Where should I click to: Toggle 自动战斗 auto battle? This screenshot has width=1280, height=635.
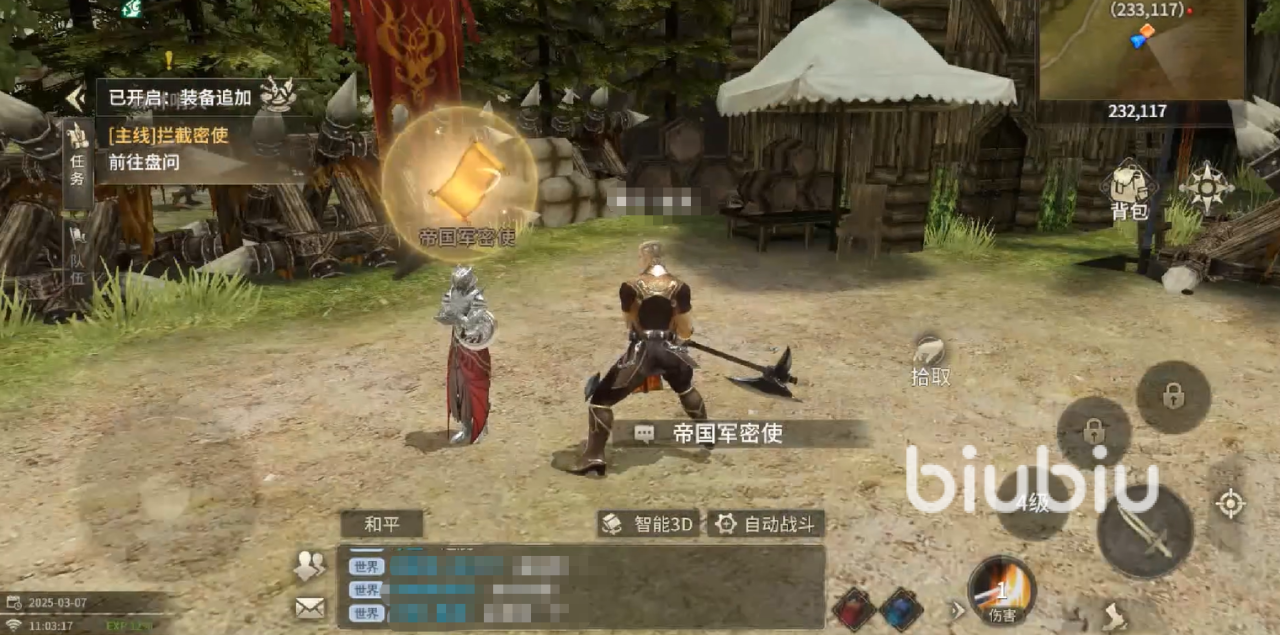click(x=767, y=523)
